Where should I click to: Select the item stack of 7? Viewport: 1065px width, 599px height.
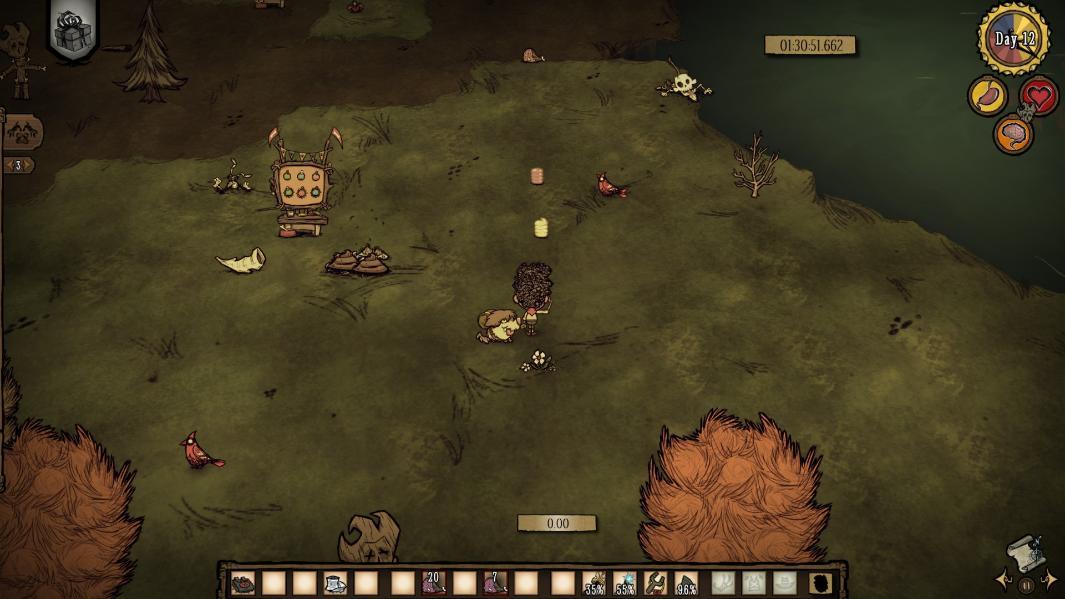click(x=495, y=583)
